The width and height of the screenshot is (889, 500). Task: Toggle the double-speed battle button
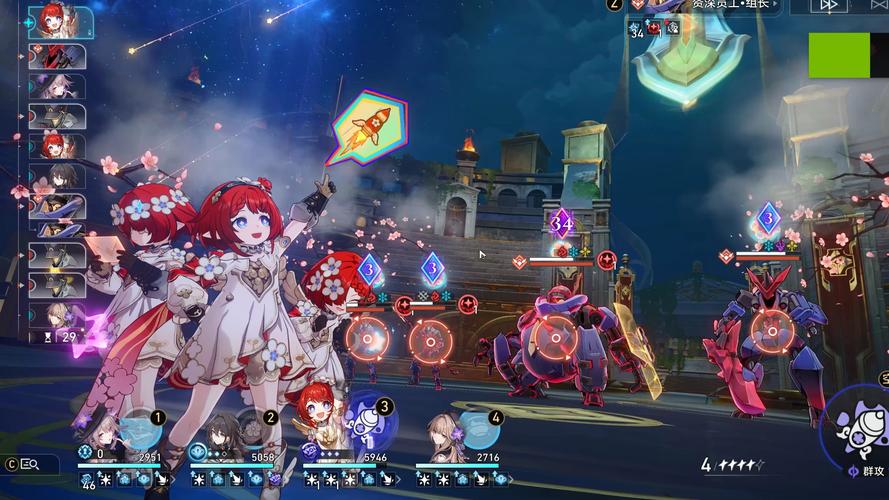tap(829, 5)
